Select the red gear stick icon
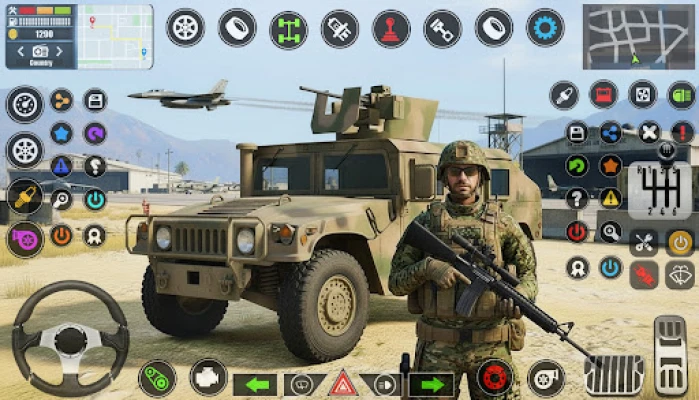The height and width of the screenshot is (400, 699). (391, 28)
